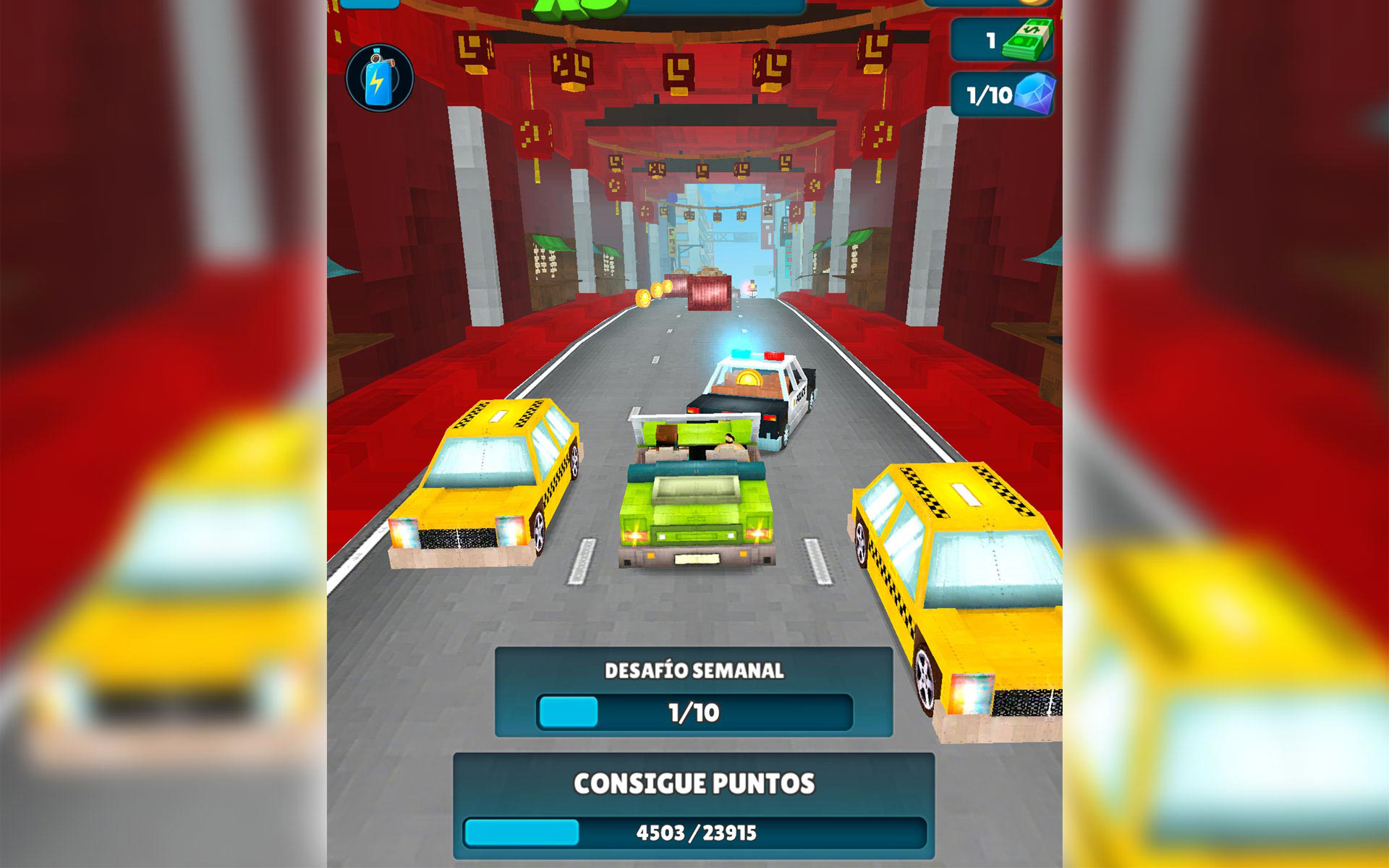The height and width of the screenshot is (868, 1389).
Task: Tap the gold coin icon top right
Action: click(1032, 4)
